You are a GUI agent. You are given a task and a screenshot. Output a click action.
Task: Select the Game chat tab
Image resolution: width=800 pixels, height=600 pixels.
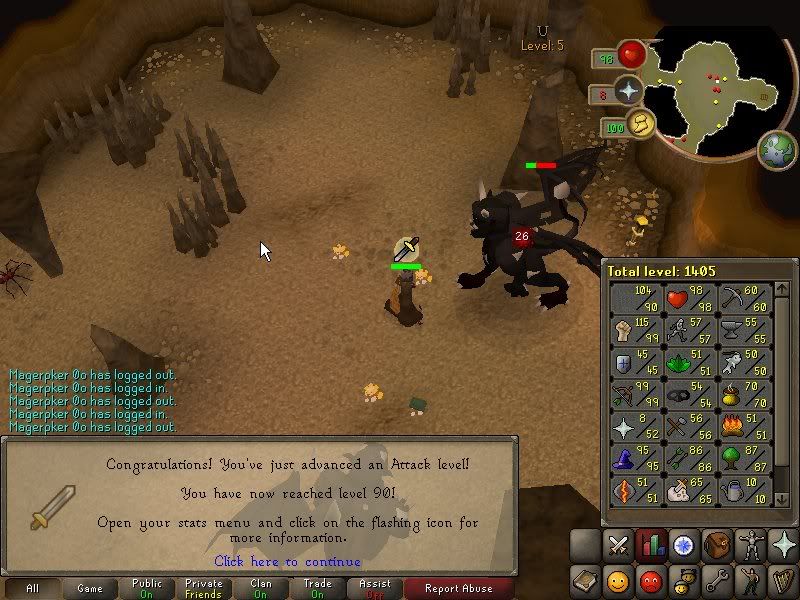[90, 589]
